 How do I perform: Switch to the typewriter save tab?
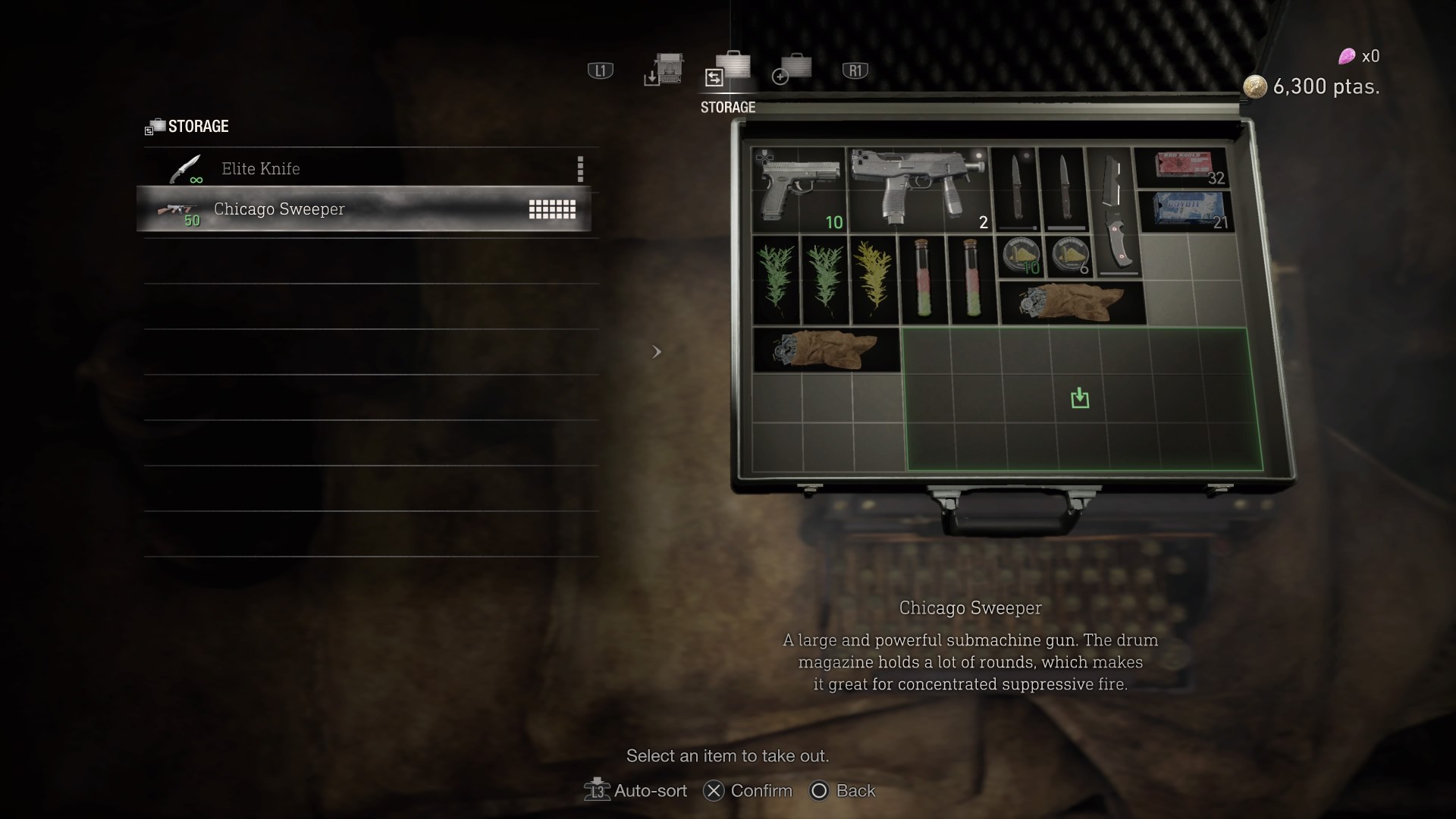[664, 72]
